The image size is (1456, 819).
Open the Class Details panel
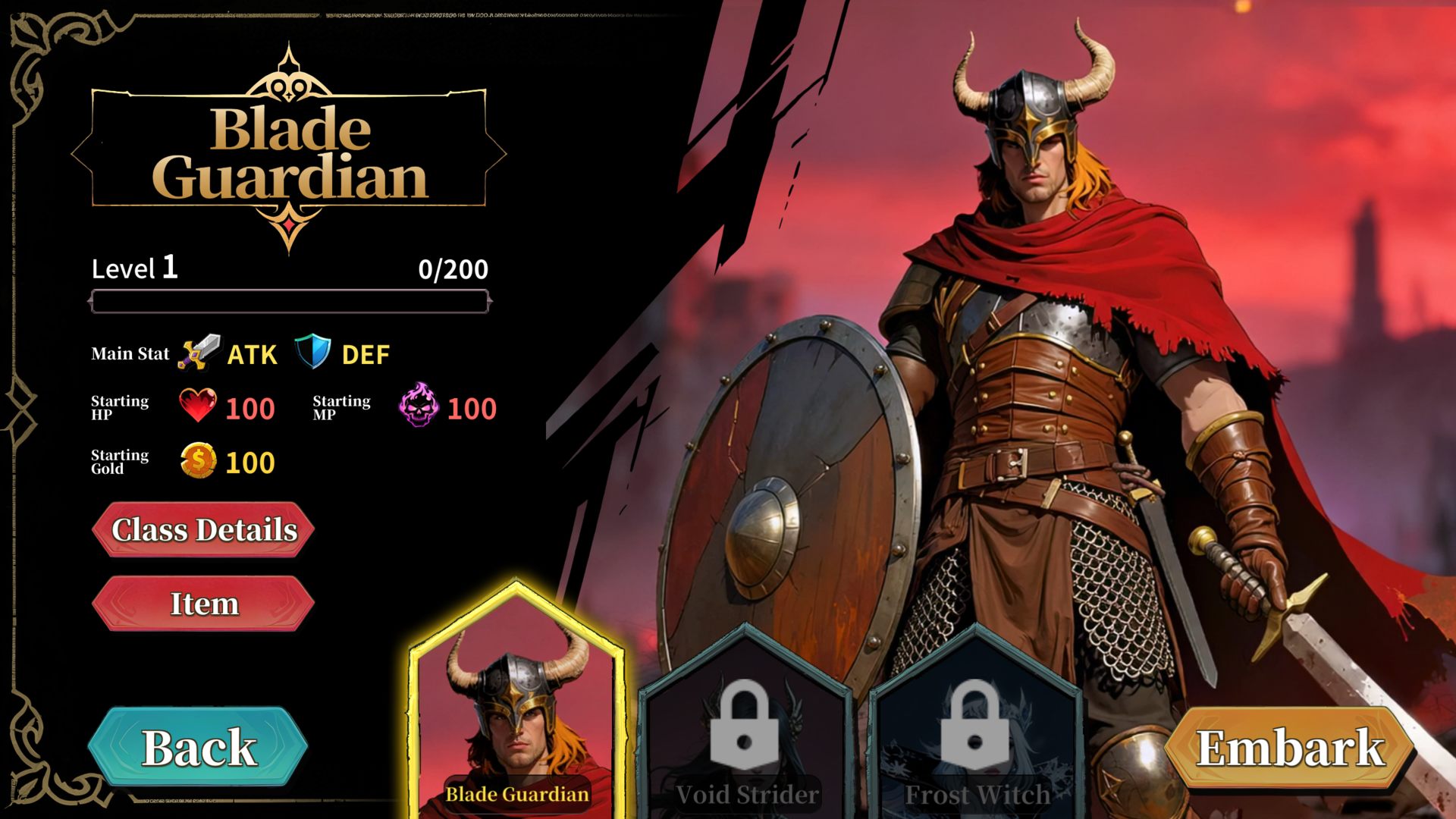(203, 529)
